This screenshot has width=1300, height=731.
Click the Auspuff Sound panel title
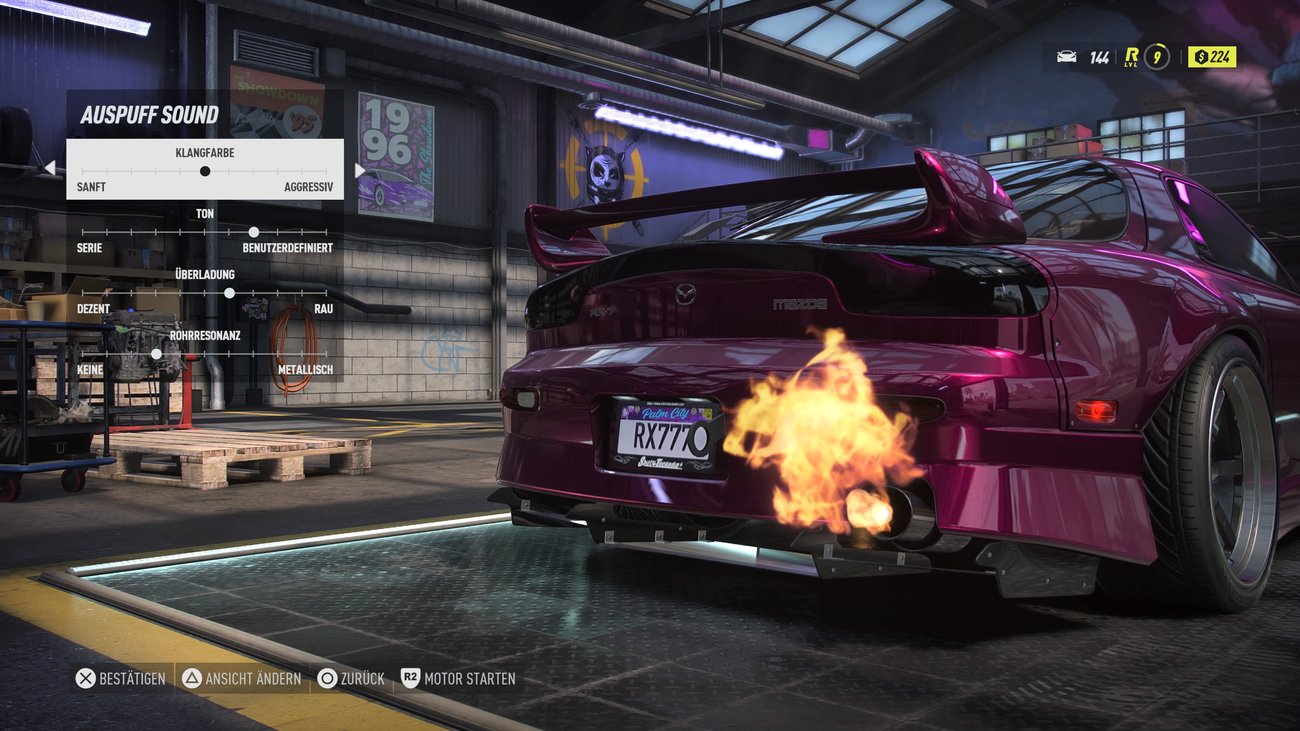(150, 114)
